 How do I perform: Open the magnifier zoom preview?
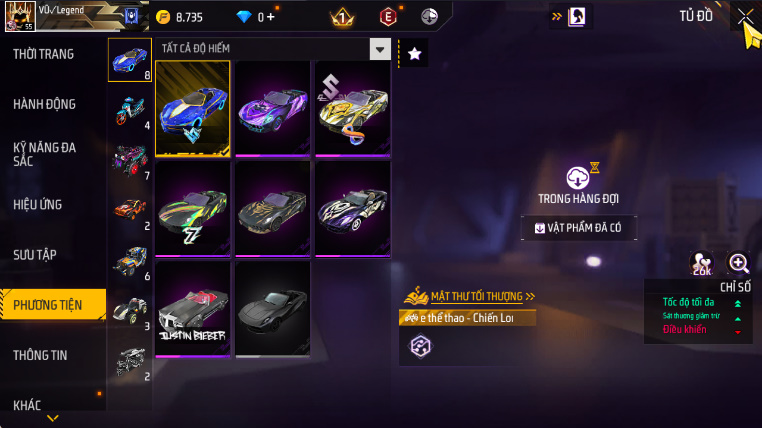click(x=739, y=263)
